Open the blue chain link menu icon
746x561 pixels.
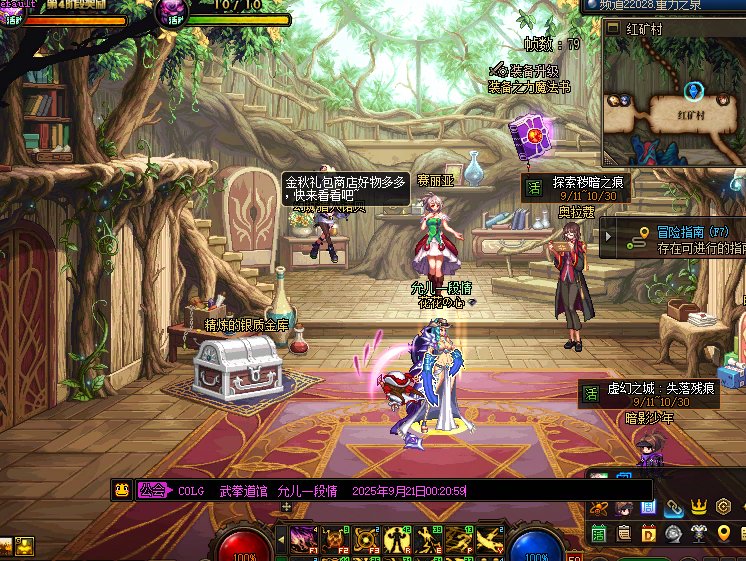(x=673, y=508)
